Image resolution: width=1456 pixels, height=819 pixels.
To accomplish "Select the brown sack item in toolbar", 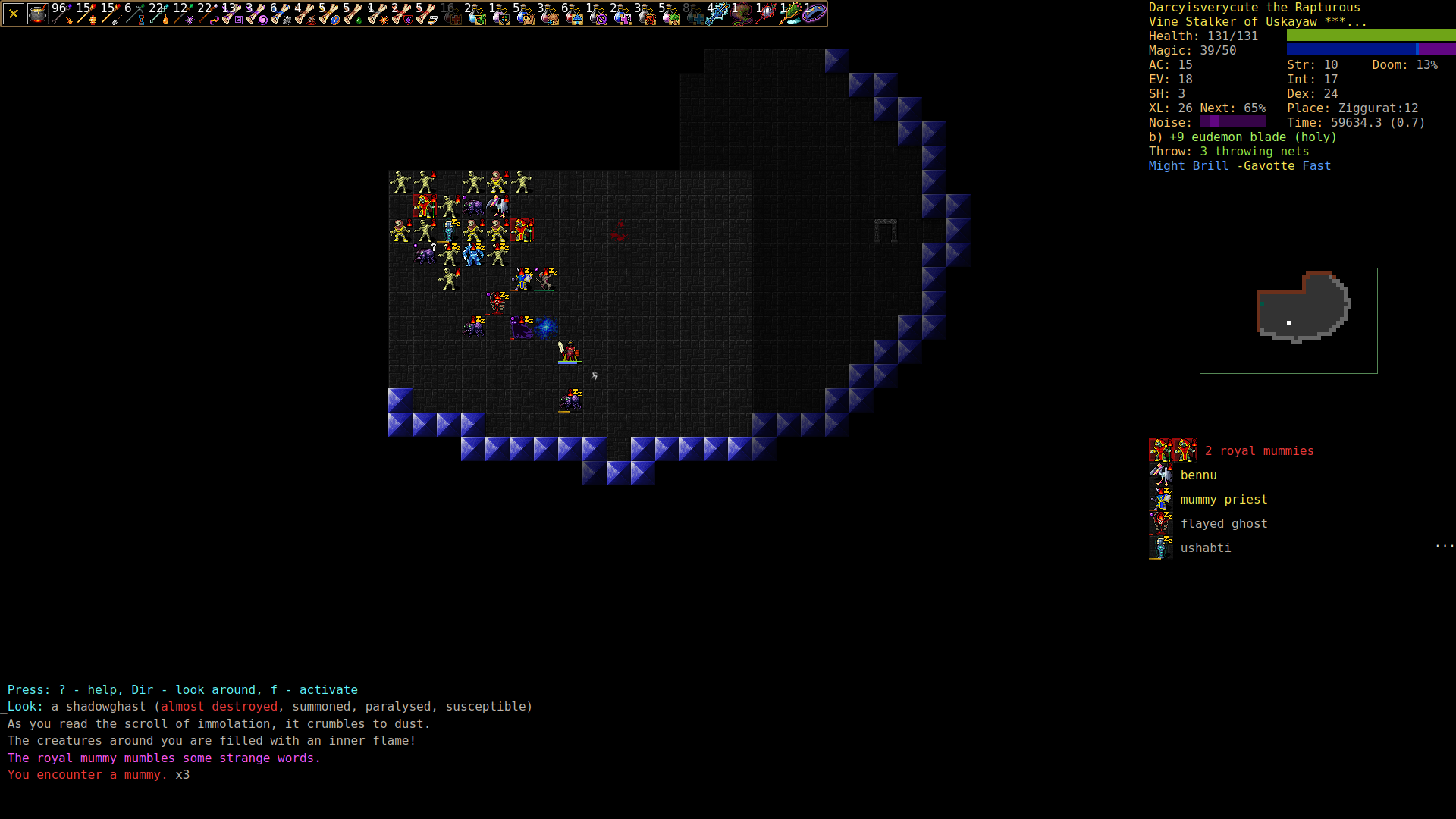I will [742, 14].
